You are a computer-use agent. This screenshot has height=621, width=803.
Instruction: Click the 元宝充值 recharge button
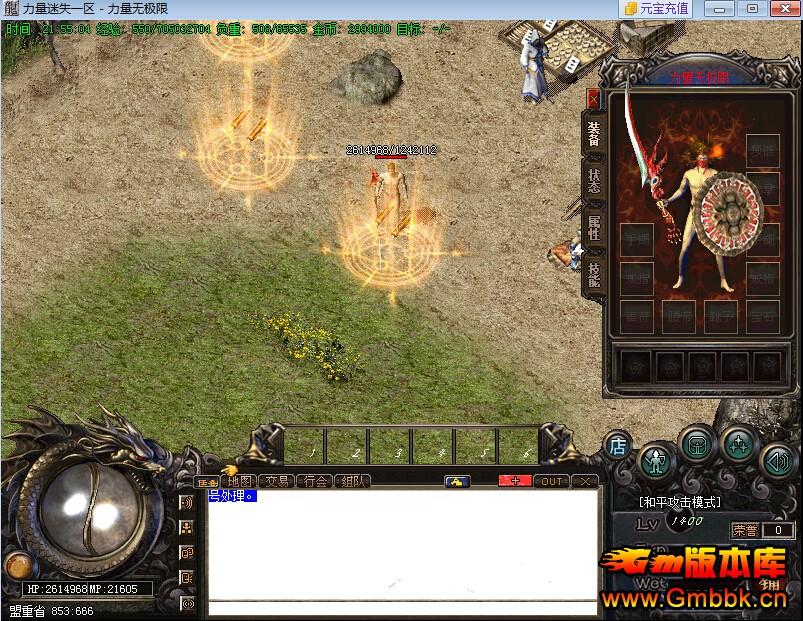pyautogui.click(x=656, y=9)
